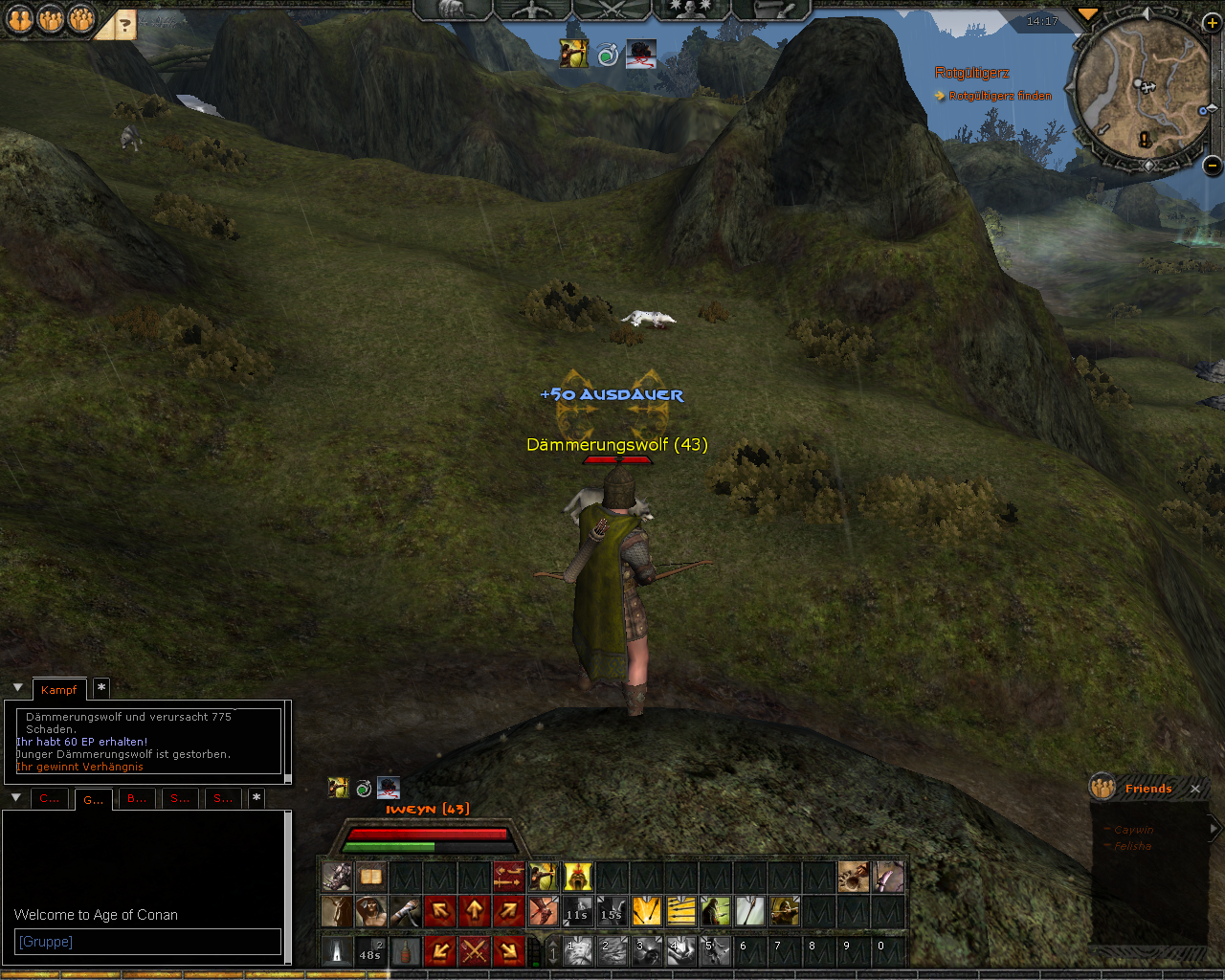Zoom in the minimap with plus button
Viewport: 1225px width, 980px height.
pos(1212,22)
